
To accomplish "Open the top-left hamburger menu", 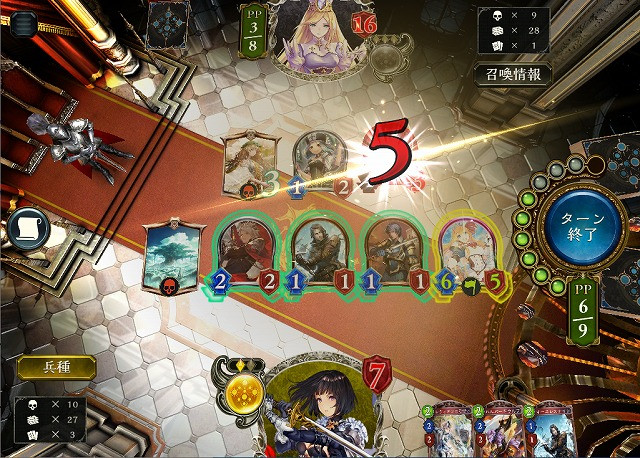I will 22,22.
